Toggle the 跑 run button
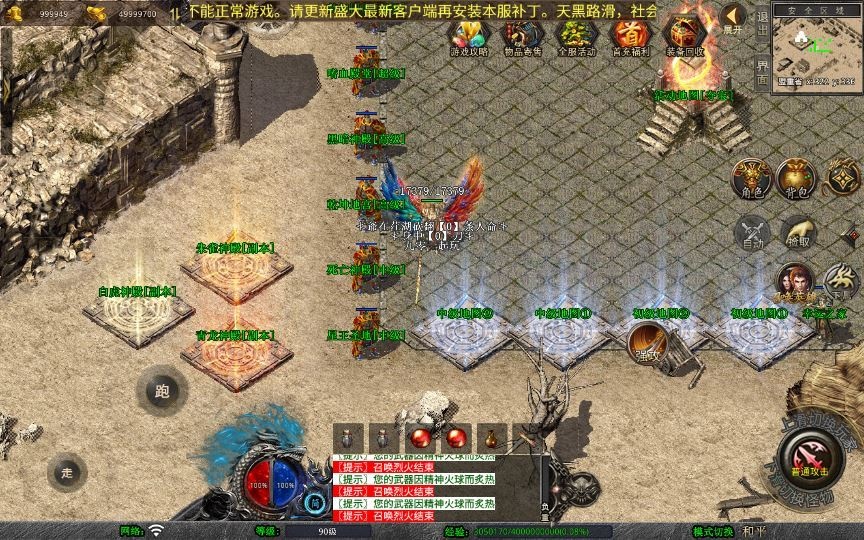The height and width of the screenshot is (540, 864). [x=162, y=391]
